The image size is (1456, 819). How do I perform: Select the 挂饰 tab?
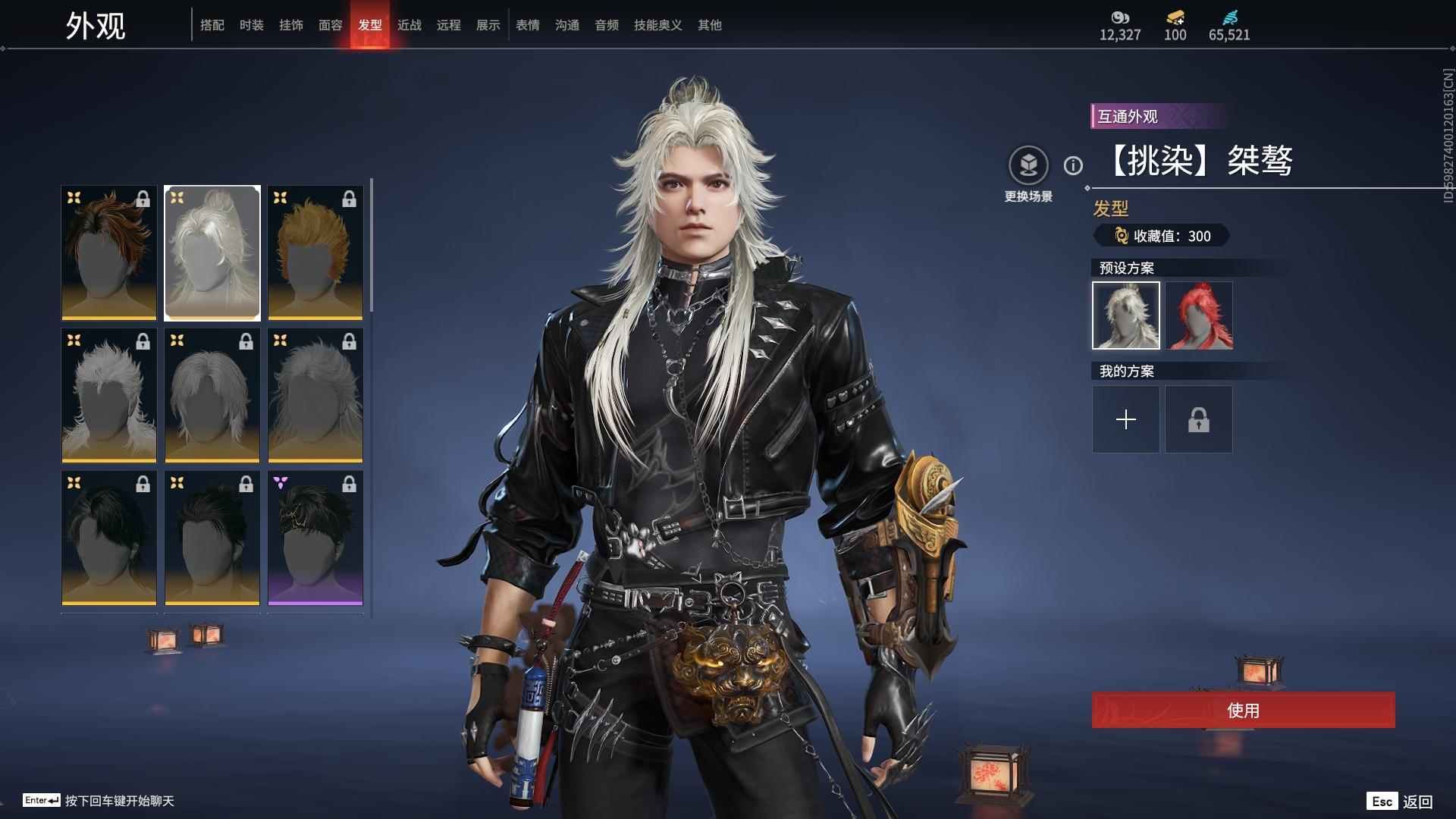(x=291, y=25)
